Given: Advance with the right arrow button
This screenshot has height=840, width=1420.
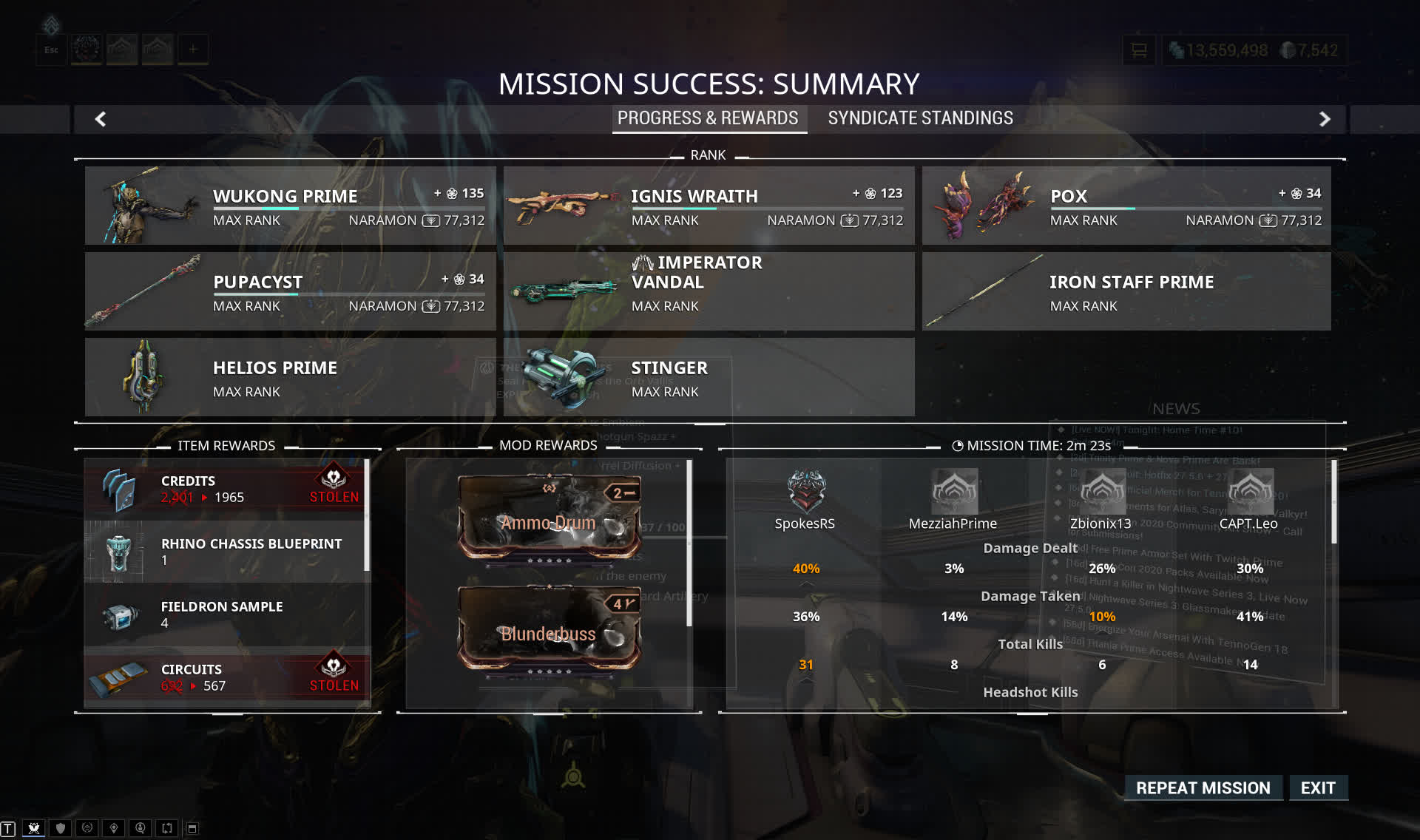Looking at the screenshot, I should (x=1325, y=119).
